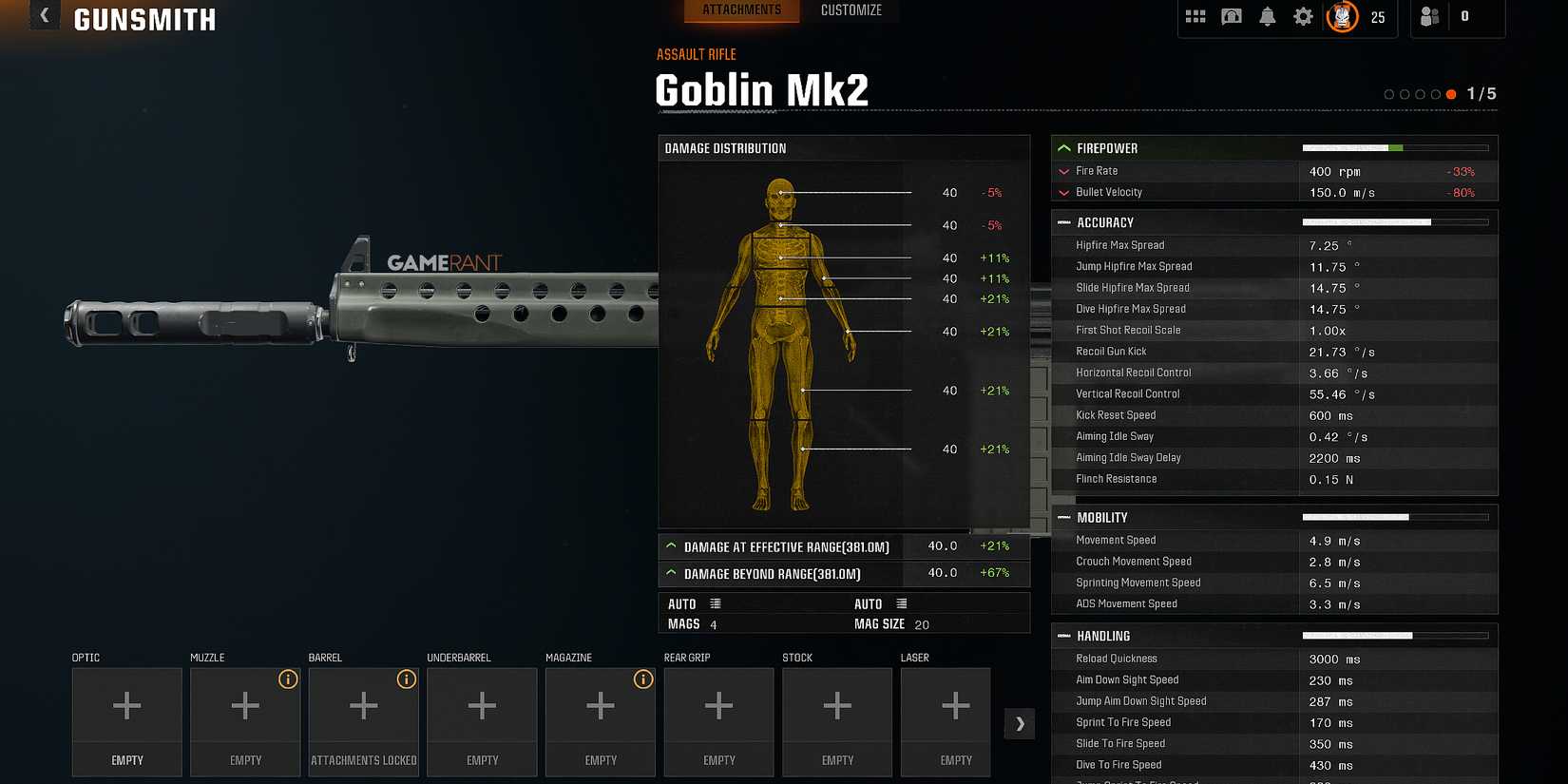Screen dimensions: 1568x784
Task: Expand the Damage At Effective Range row
Action: (x=673, y=546)
